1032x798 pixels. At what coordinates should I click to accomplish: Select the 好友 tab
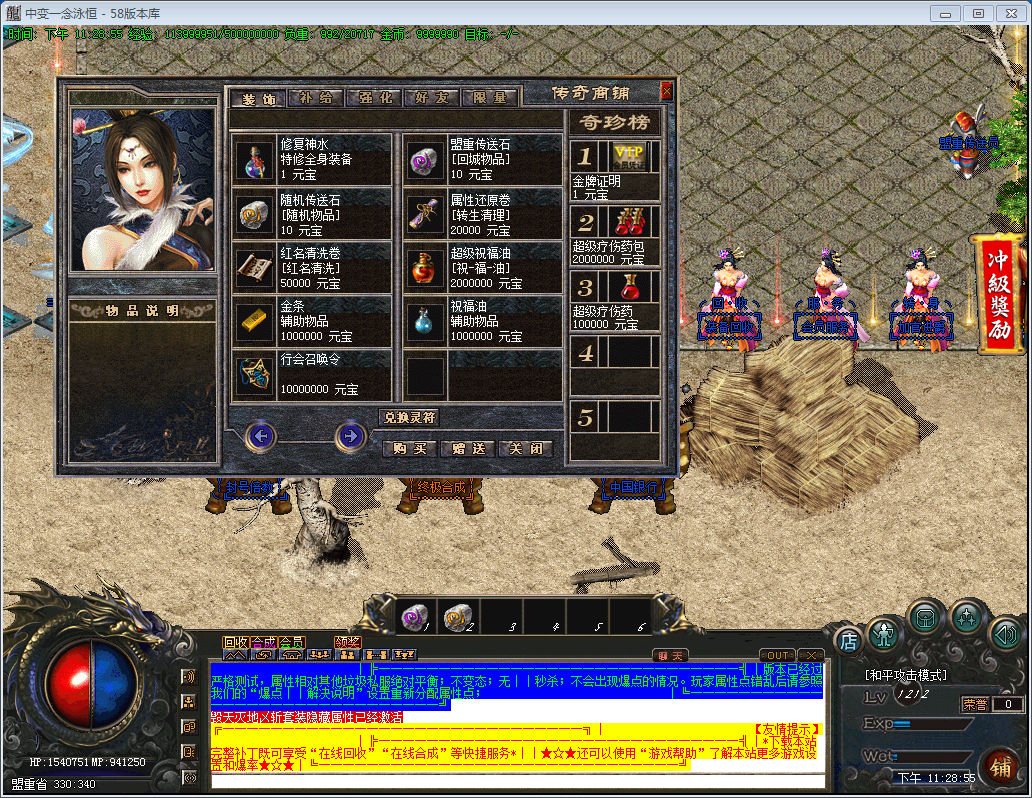tap(432, 98)
